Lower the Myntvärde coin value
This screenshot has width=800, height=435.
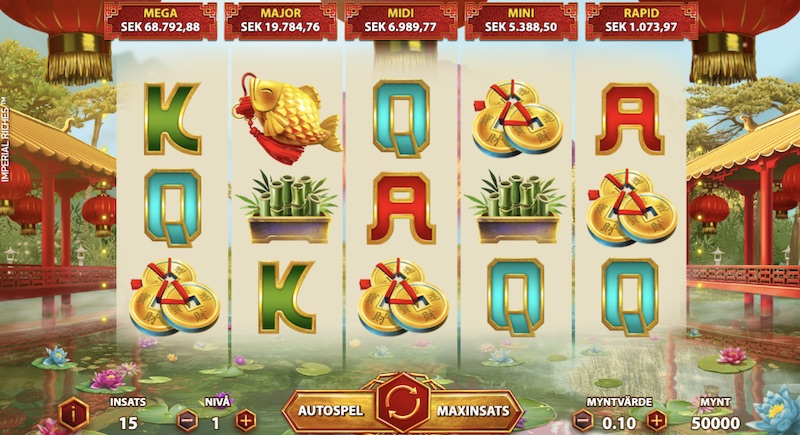(583, 421)
